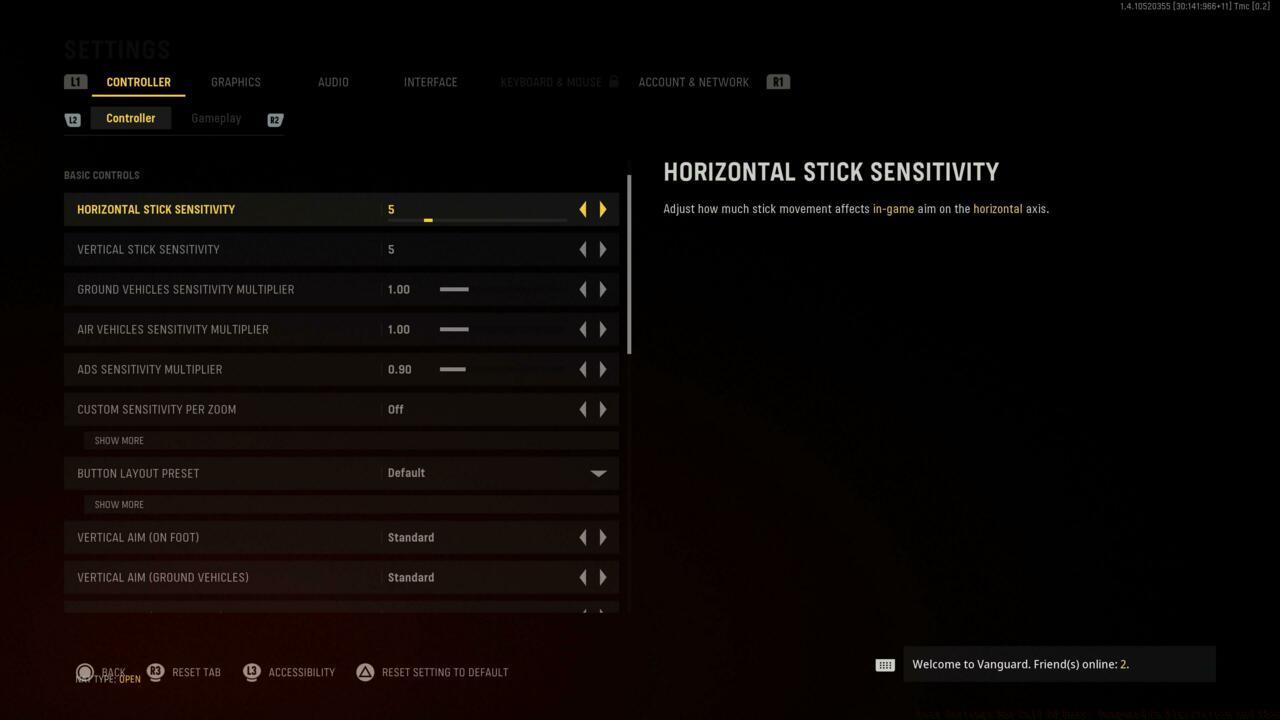Image resolution: width=1280 pixels, height=720 pixels.
Task: Open the Gameplay sub-tab
Action: click(216, 118)
